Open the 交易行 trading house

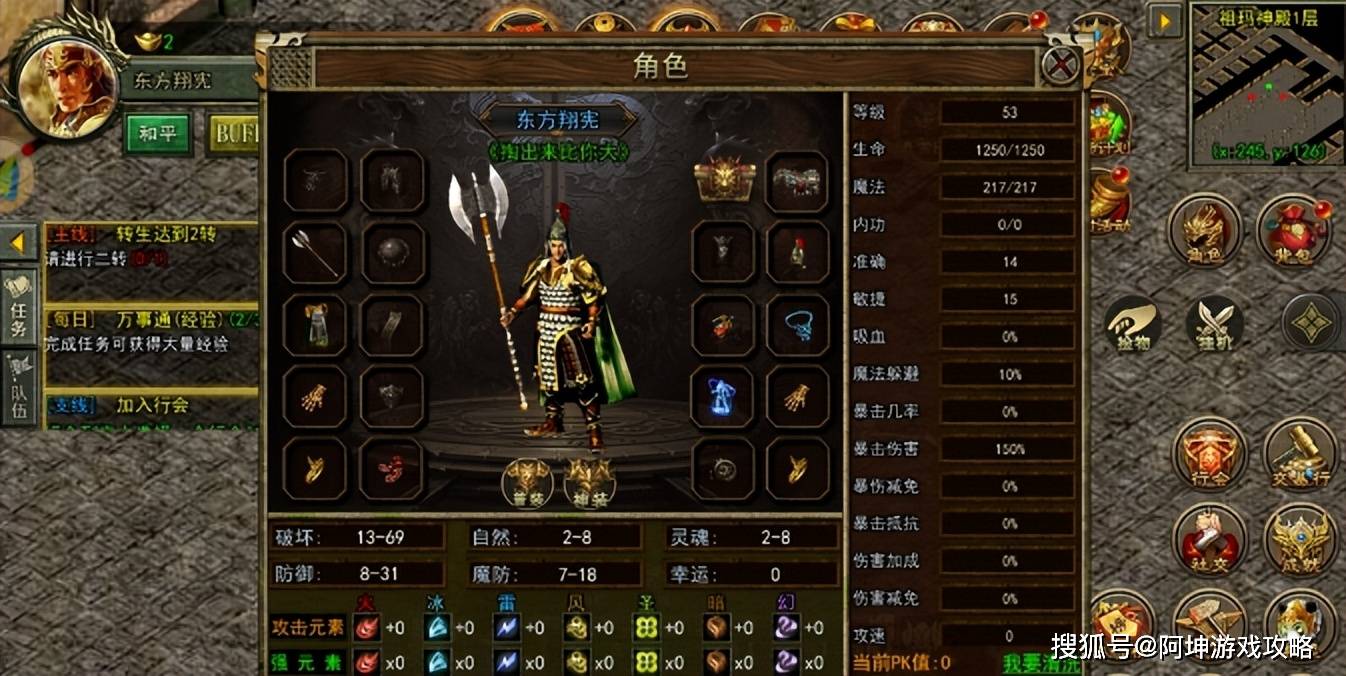pos(1299,455)
